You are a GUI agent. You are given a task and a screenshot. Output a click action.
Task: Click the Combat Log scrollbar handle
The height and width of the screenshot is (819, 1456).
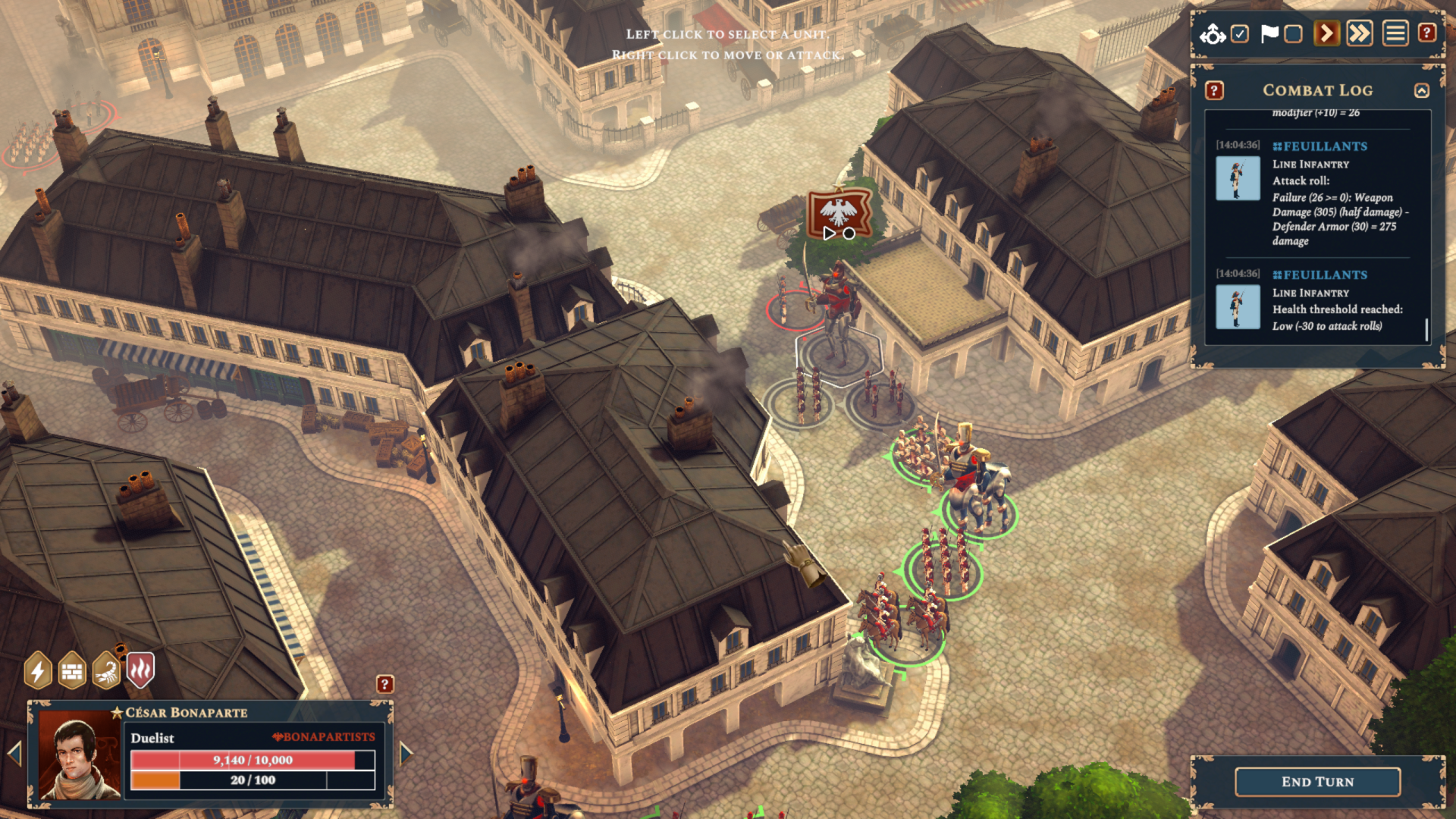1426,329
